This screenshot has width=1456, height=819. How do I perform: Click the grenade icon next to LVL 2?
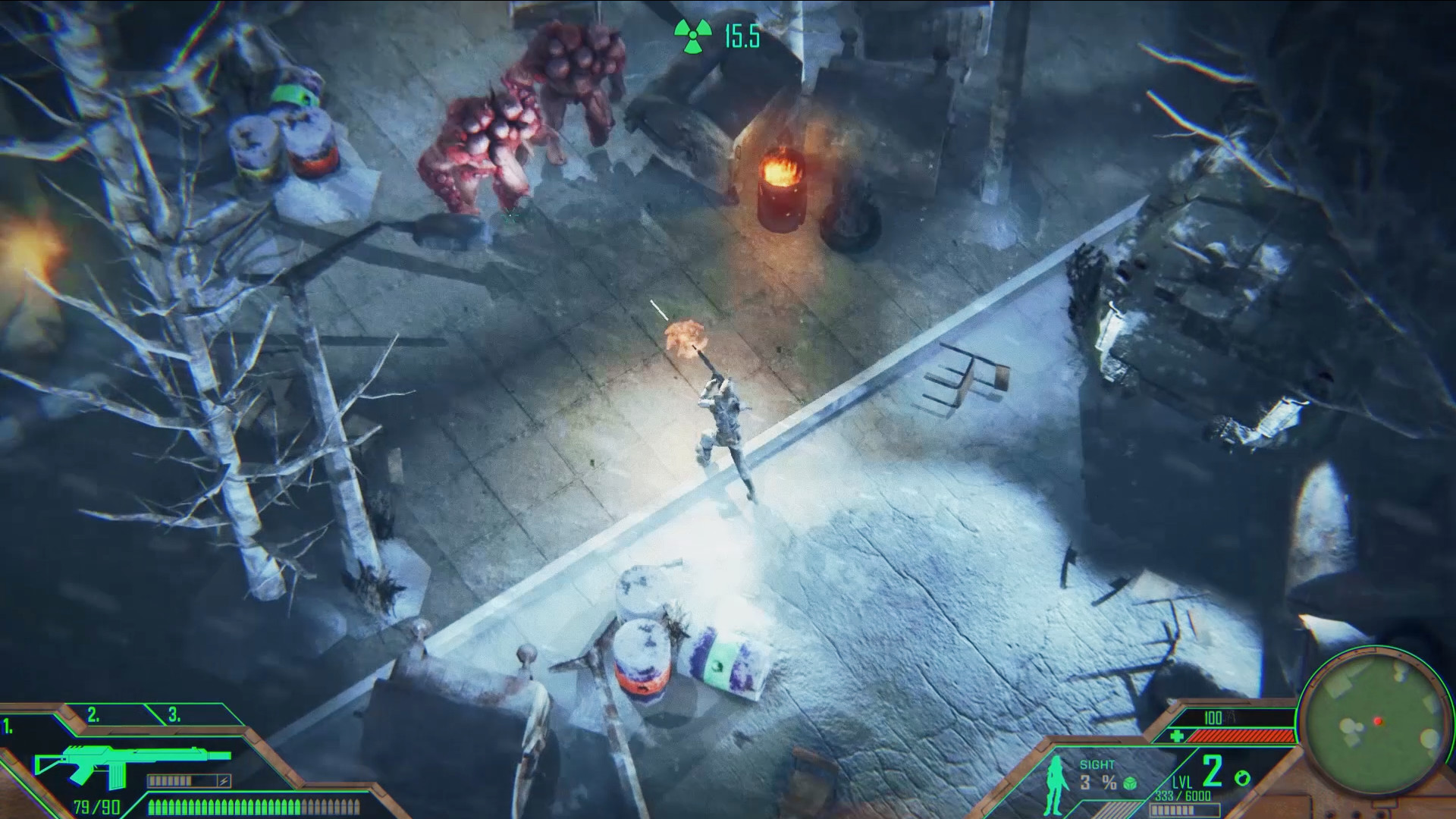[x=1242, y=778]
